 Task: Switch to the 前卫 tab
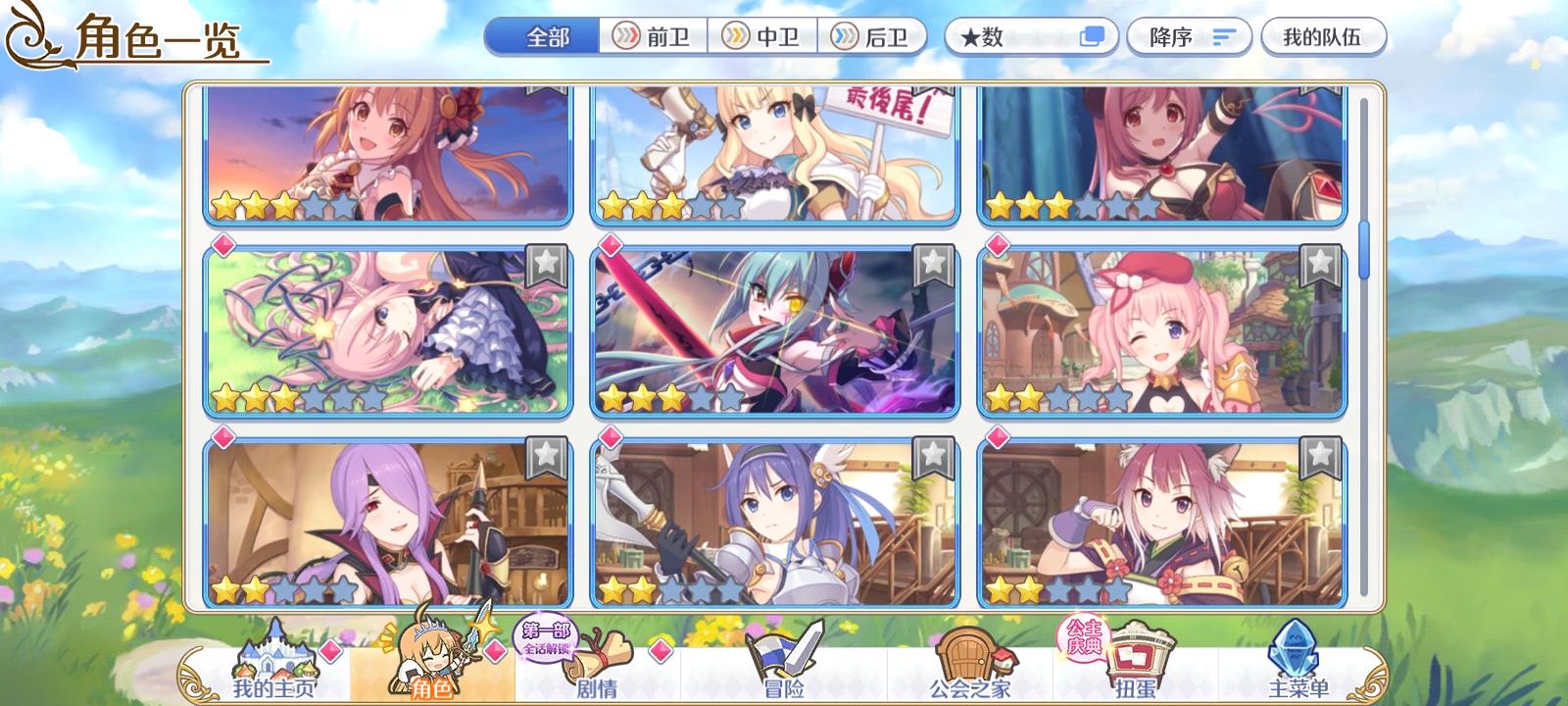click(x=651, y=36)
